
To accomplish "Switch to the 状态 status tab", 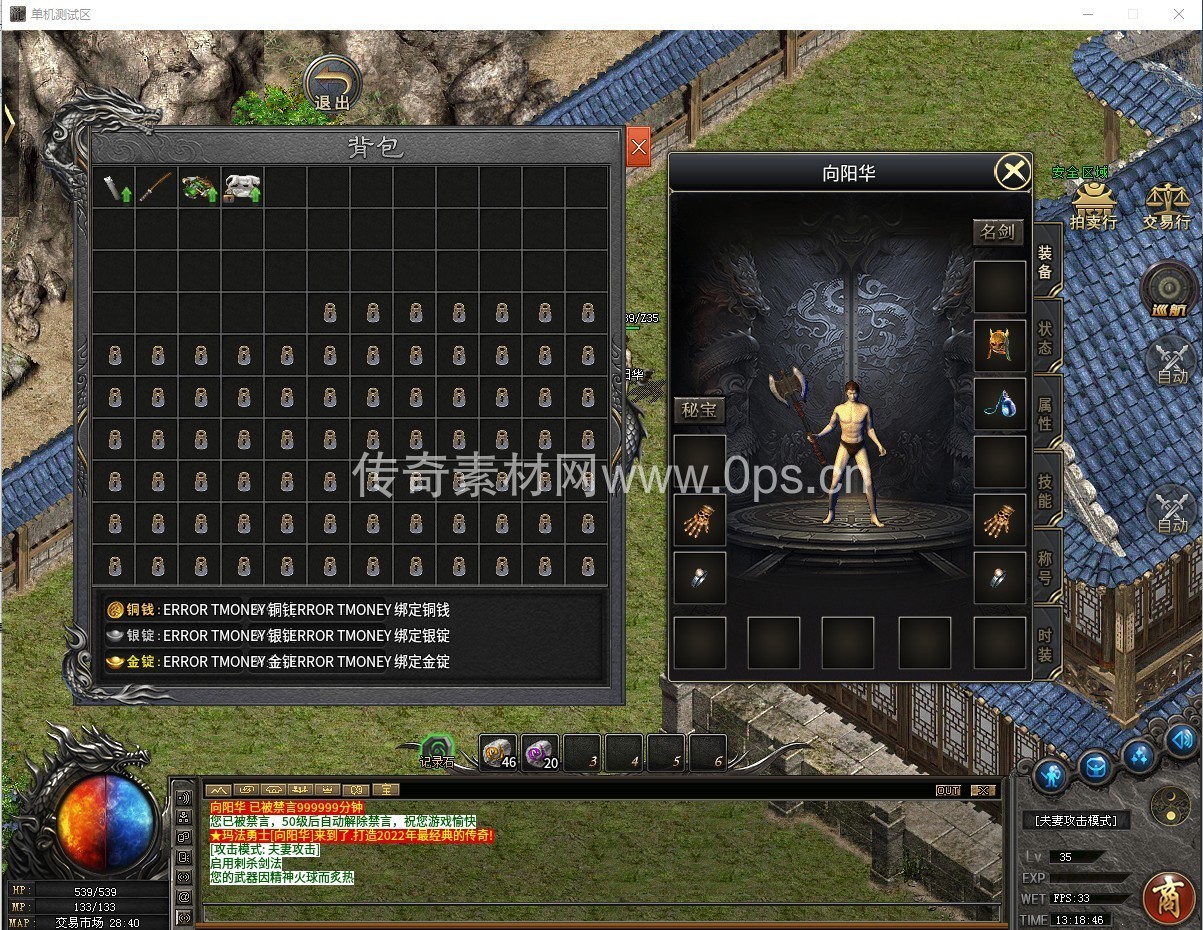I will coord(1045,336).
